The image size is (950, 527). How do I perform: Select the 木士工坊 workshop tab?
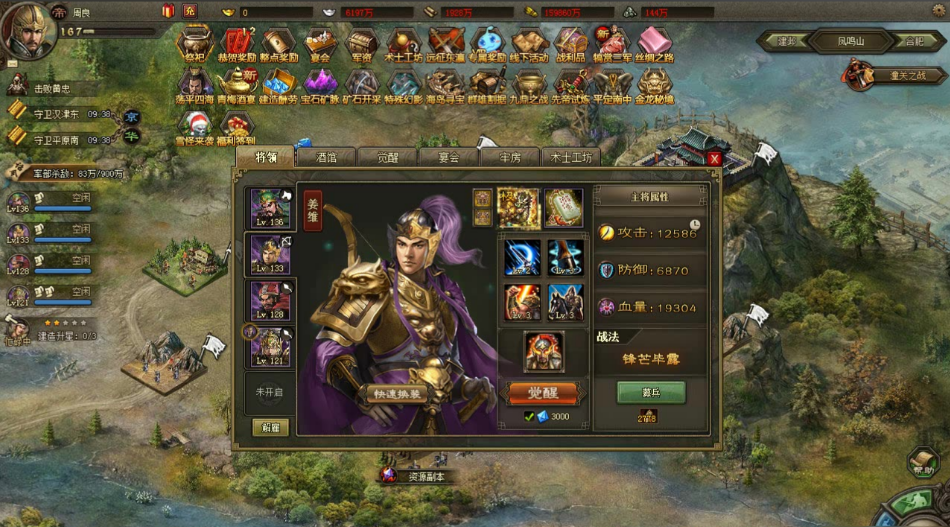click(571, 157)
